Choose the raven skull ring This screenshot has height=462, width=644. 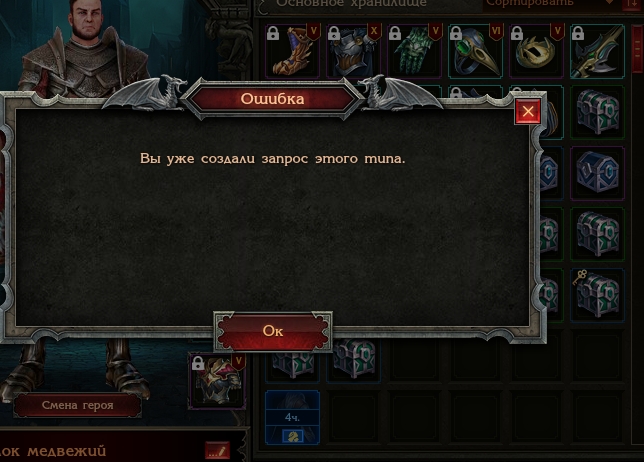[x=475, y=51]
